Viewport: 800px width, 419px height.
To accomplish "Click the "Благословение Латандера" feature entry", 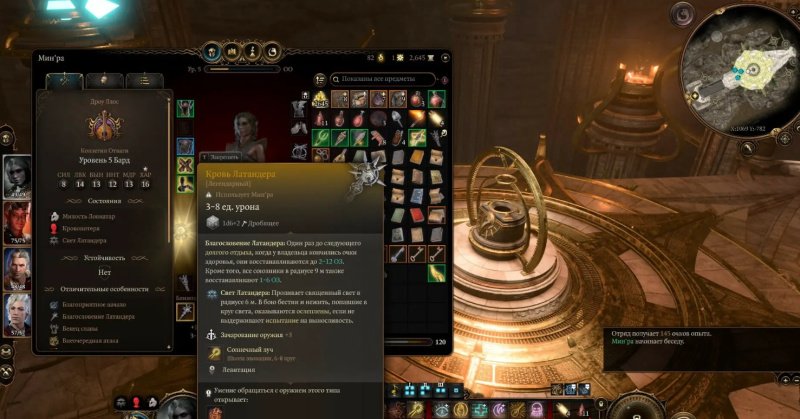I will click(x=102, y=316).
